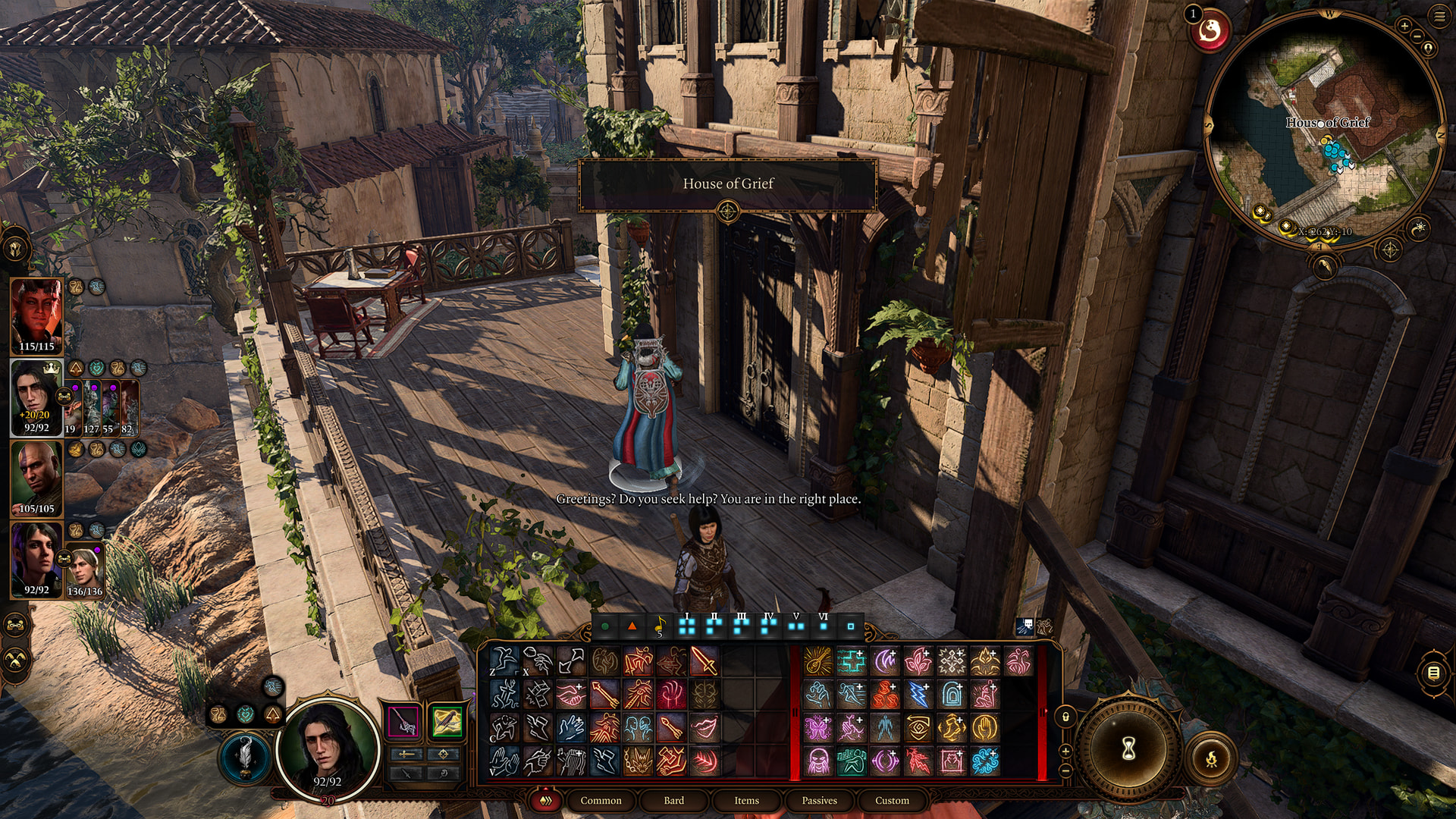This screenshot has height=819, width=1456.
Task: Select the Passives hotbar tab
Action: tap(819, 800)
